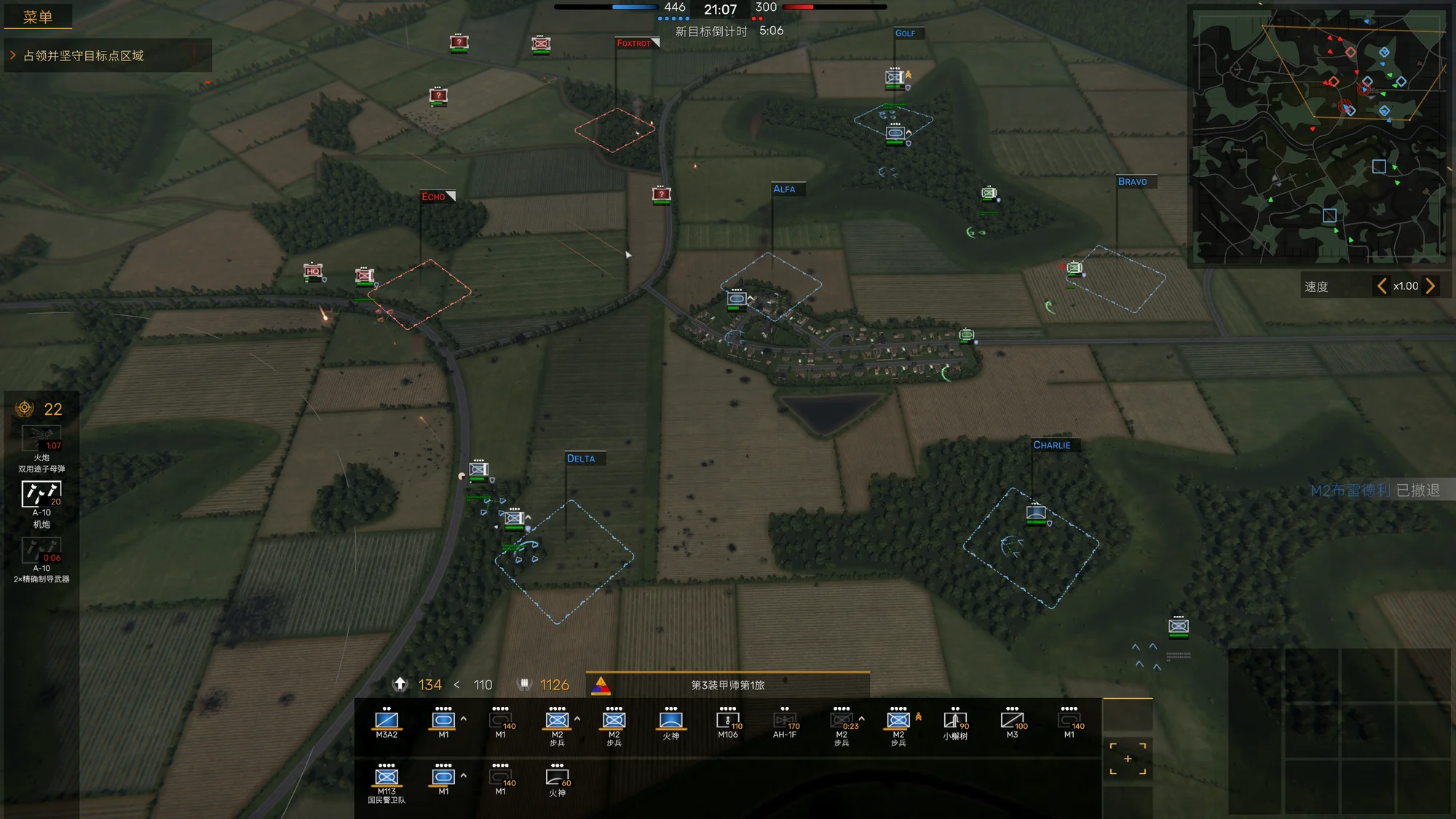Select the Alfa objective flag label
The image size is (1456, 819).
click(x=784, y=189)
